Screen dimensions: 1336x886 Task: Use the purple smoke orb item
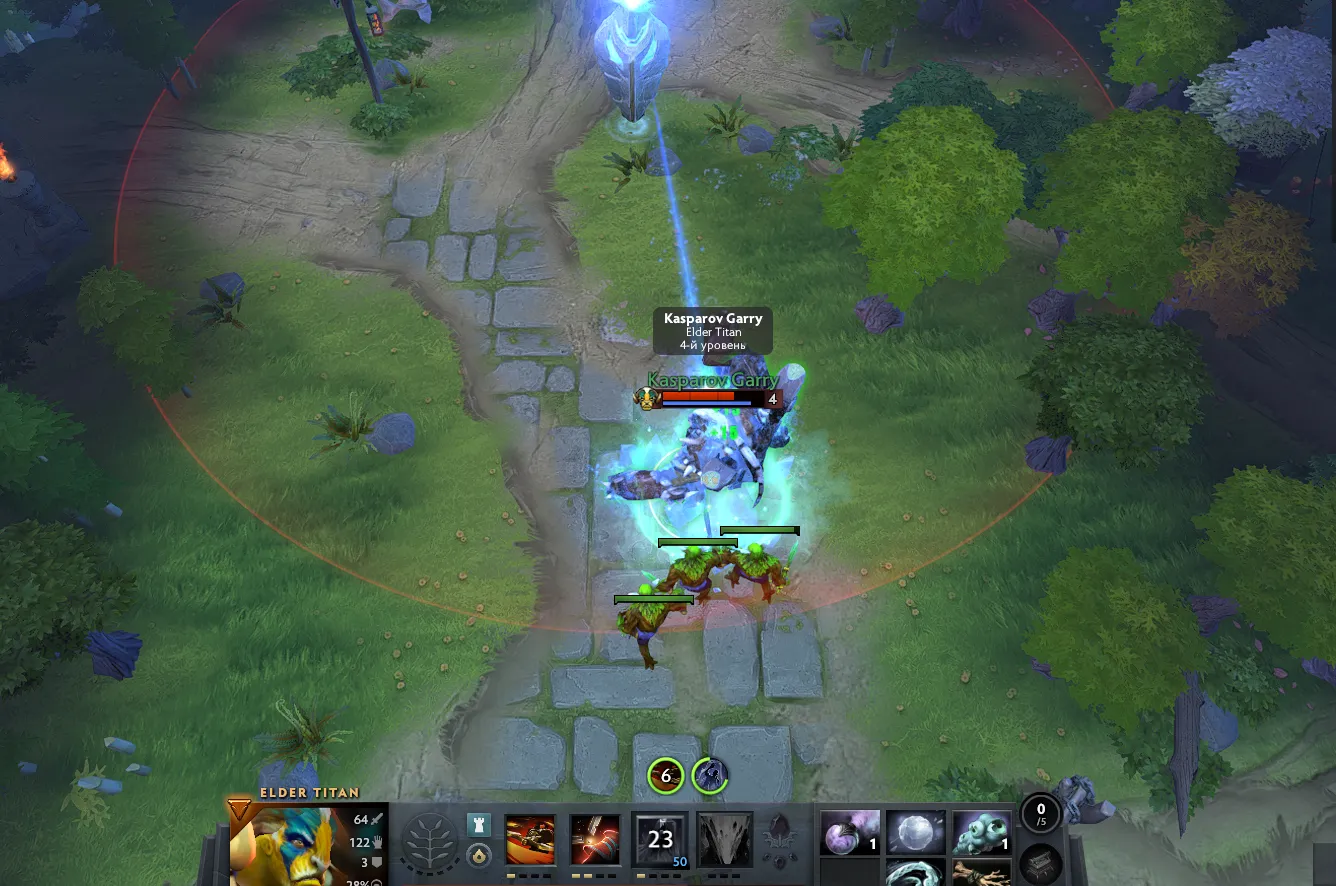click(850, 832)
